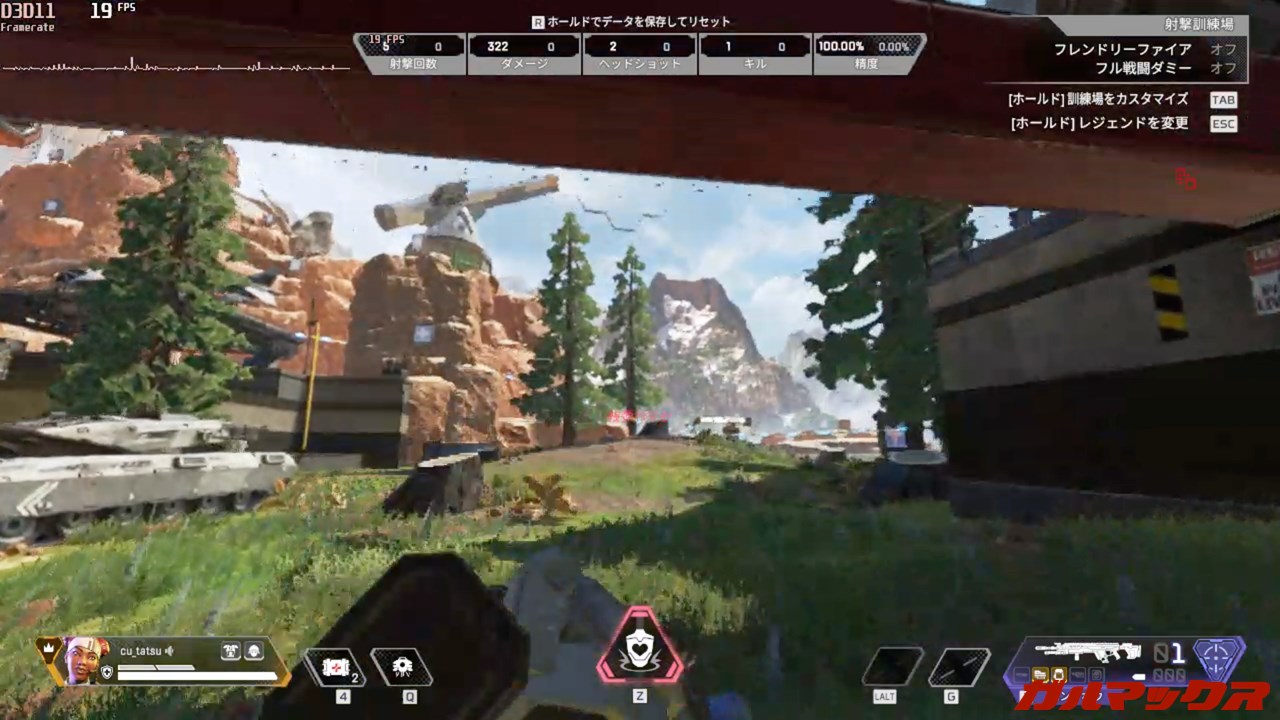Select the syringe healing item slot

335,667
